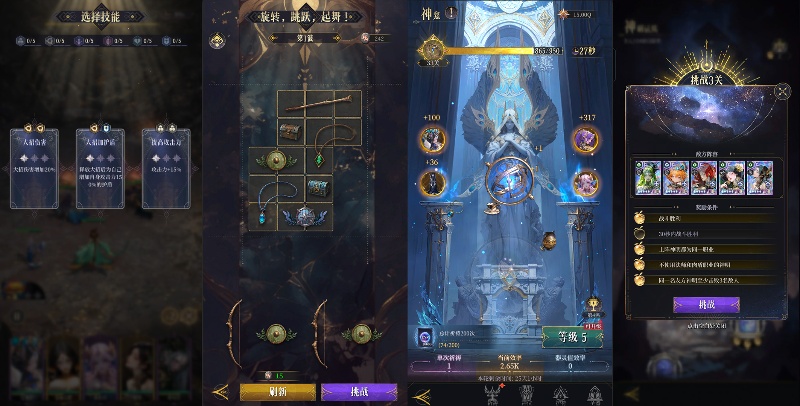Image resolution: width=800 pixels, height=406 pixels.
Task: Go back using the yellow arrow beside 刷新
Action: pyautogui.click(x=221, y=392)
